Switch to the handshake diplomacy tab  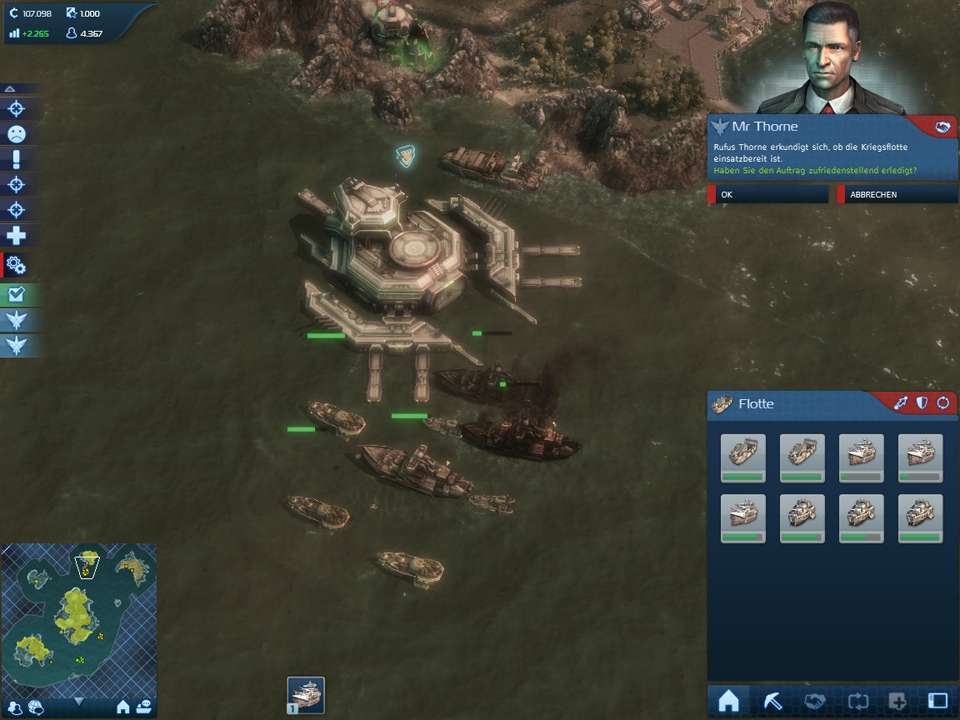click(x=814, y=701)
